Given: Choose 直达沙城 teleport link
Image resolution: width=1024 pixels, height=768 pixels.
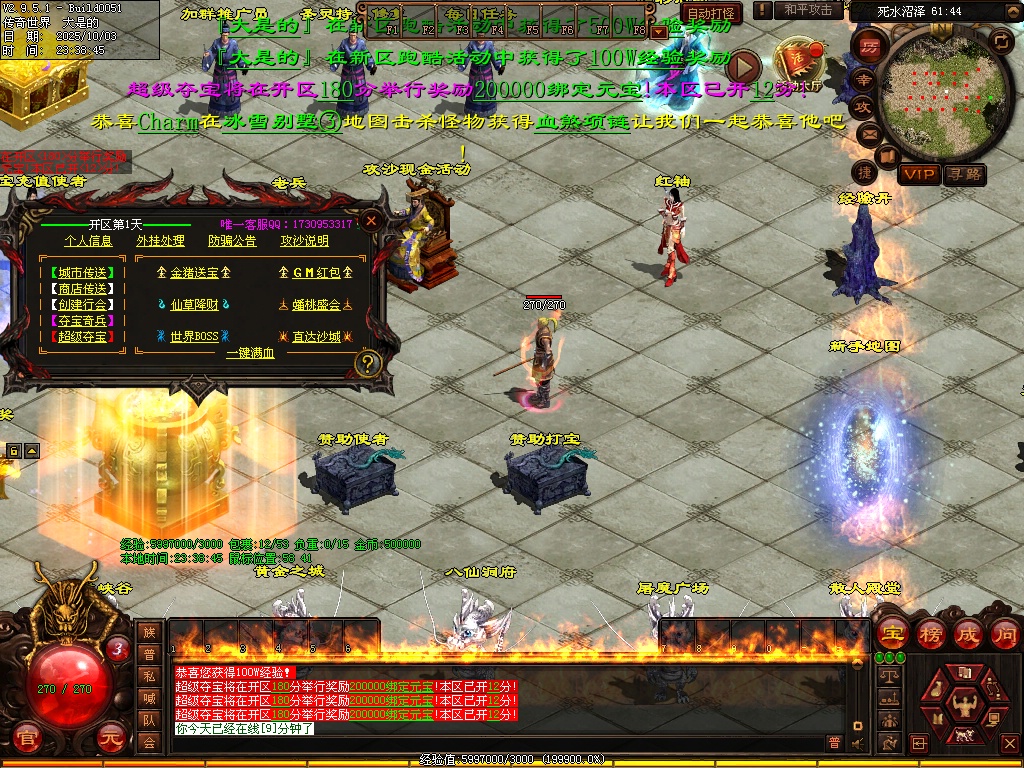Looking at the screenshot, I should pos(316,337).
